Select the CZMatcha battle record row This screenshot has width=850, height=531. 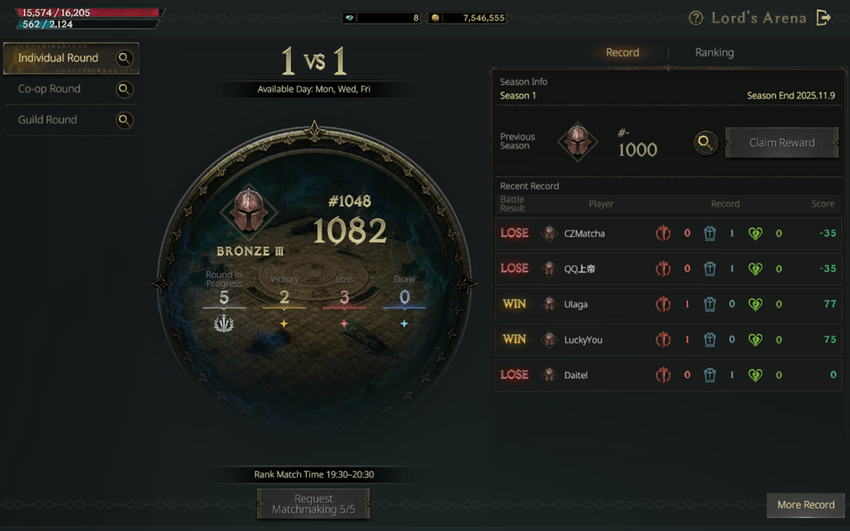pyautogui.click(x=667, y=233)
